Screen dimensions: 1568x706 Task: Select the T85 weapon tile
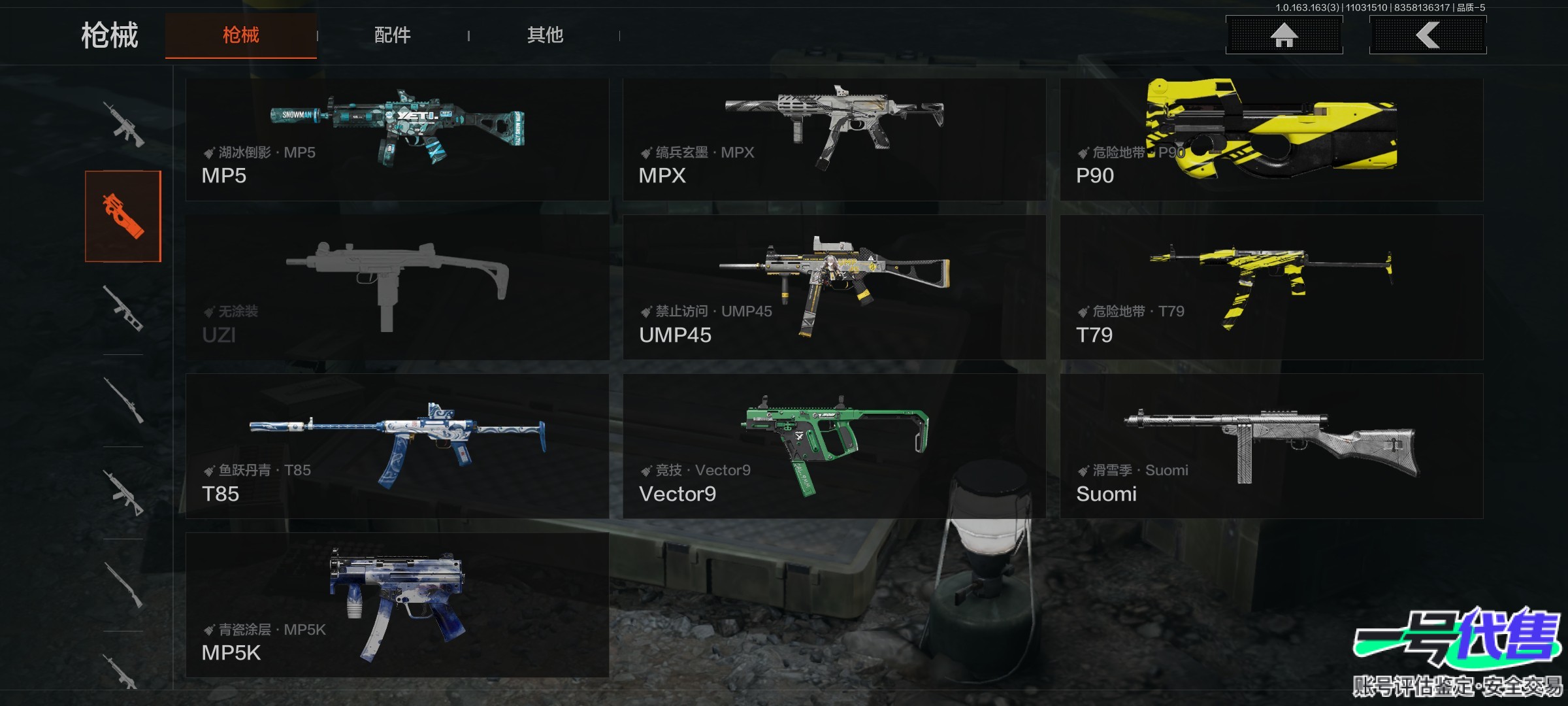pyautogui.click(x=397, y=446)
